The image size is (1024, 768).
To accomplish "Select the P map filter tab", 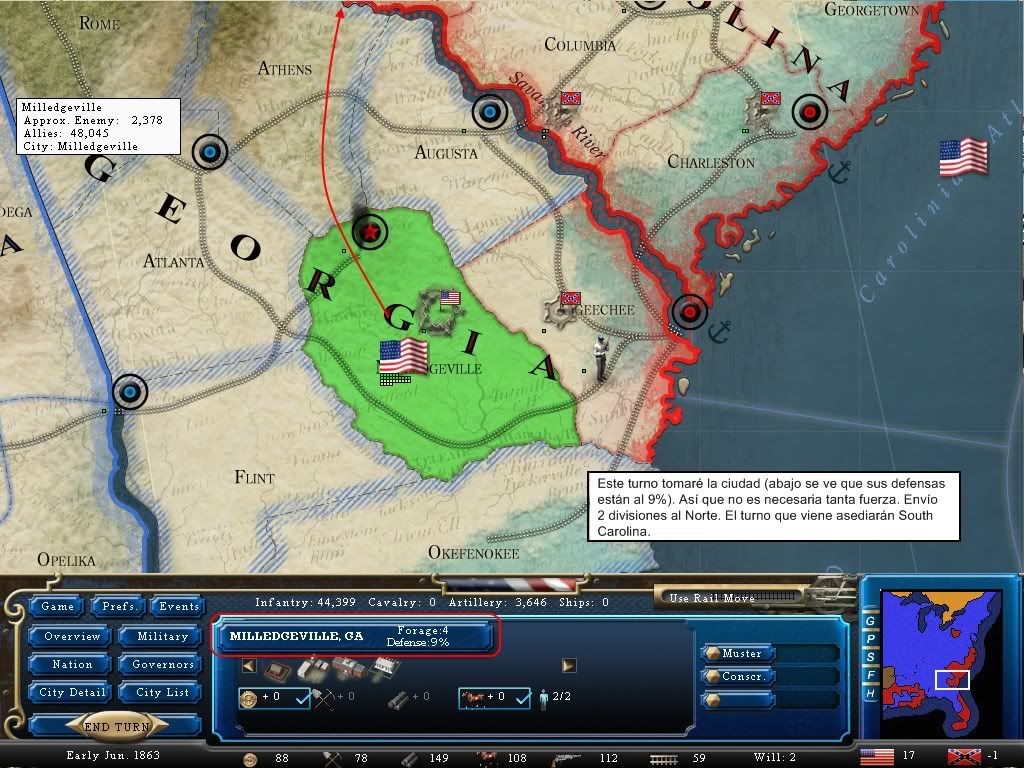I will [870, 638].
